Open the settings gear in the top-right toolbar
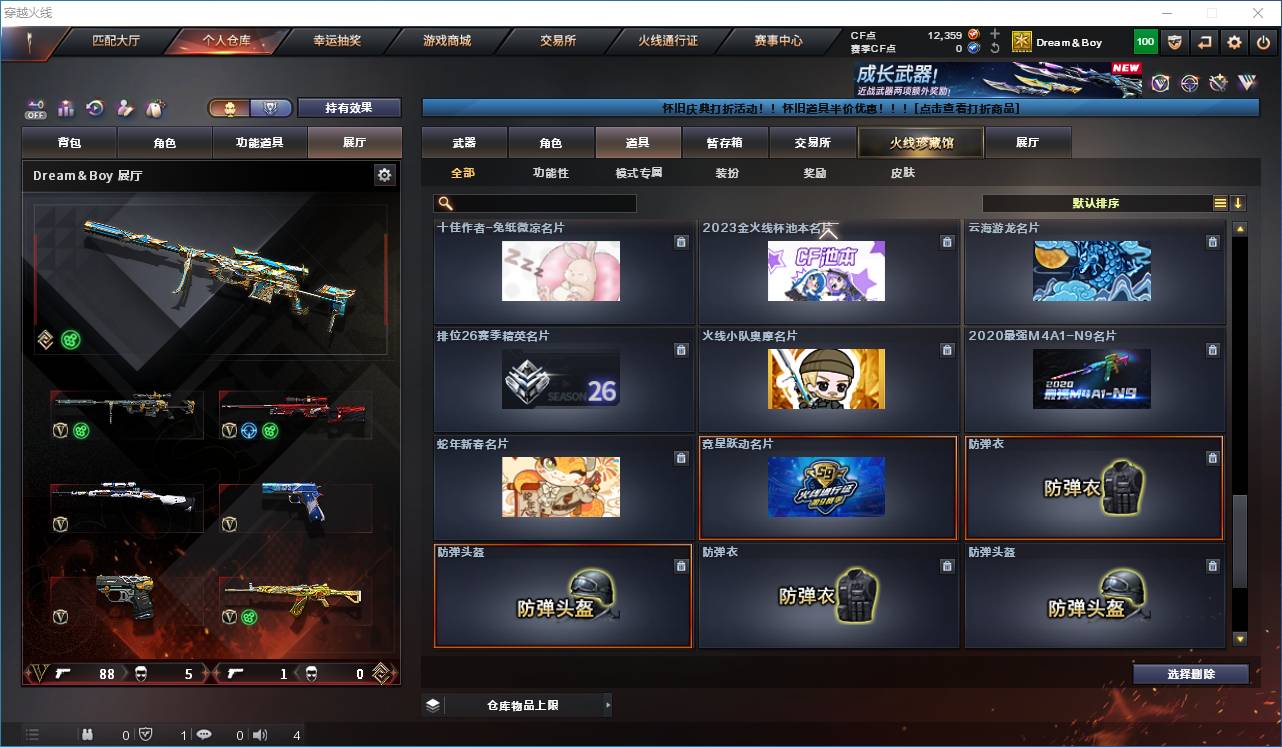 pos(1234,41)
